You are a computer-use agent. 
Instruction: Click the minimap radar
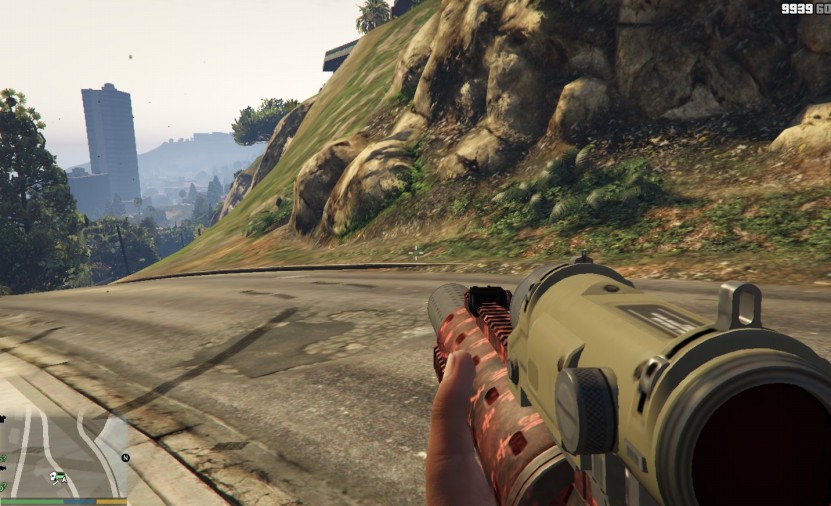tap(65, 452)
